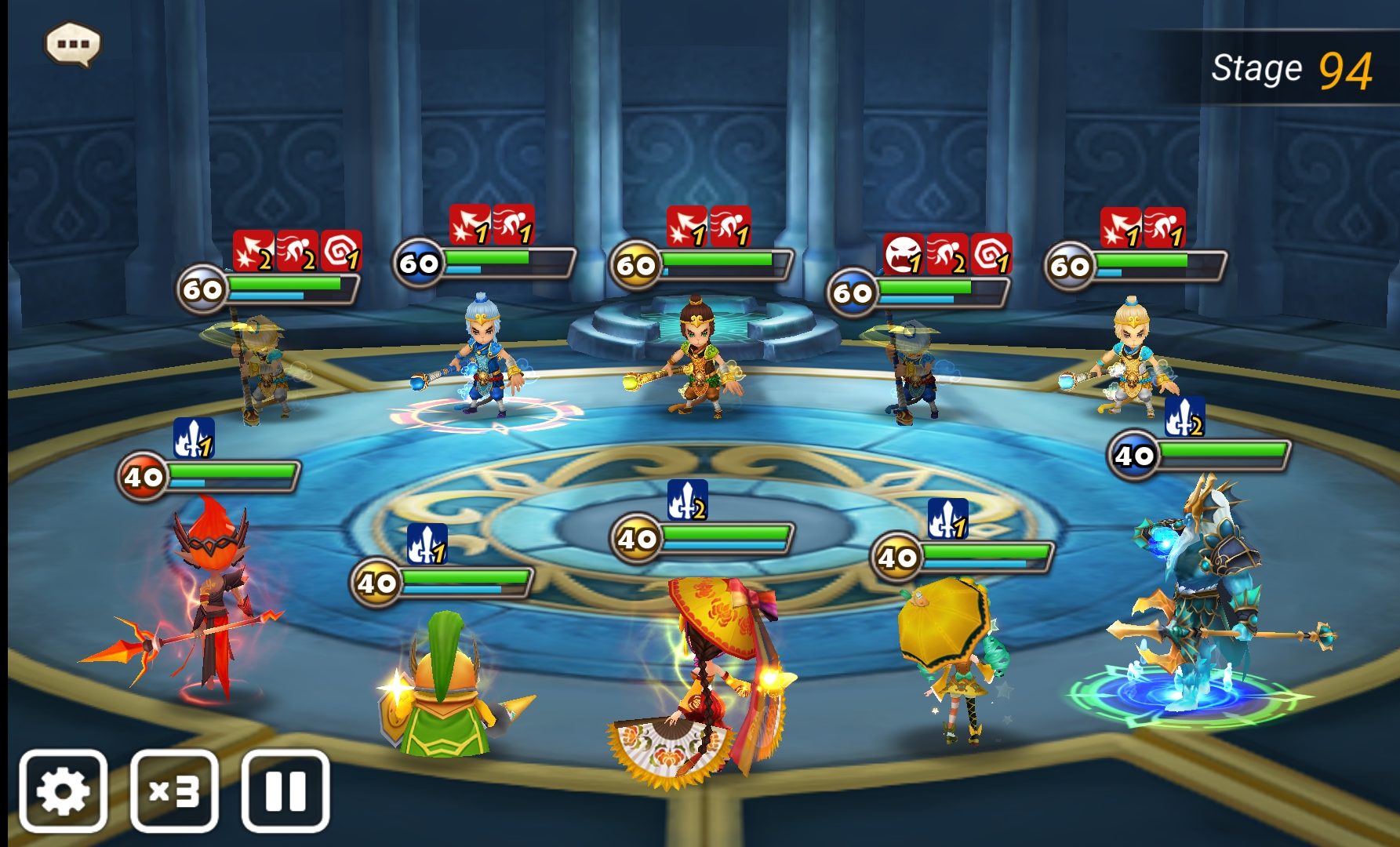Open the gear settings menu
The height and width of the screenshot is (847, 1400).
pos(63,791)
